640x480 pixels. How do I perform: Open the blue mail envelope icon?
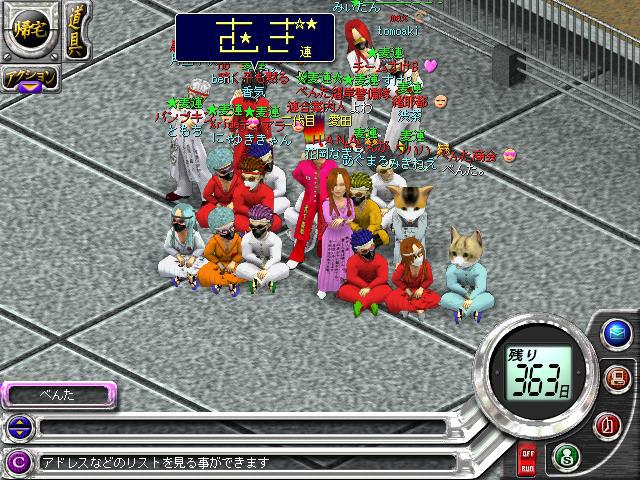point(617,332)
